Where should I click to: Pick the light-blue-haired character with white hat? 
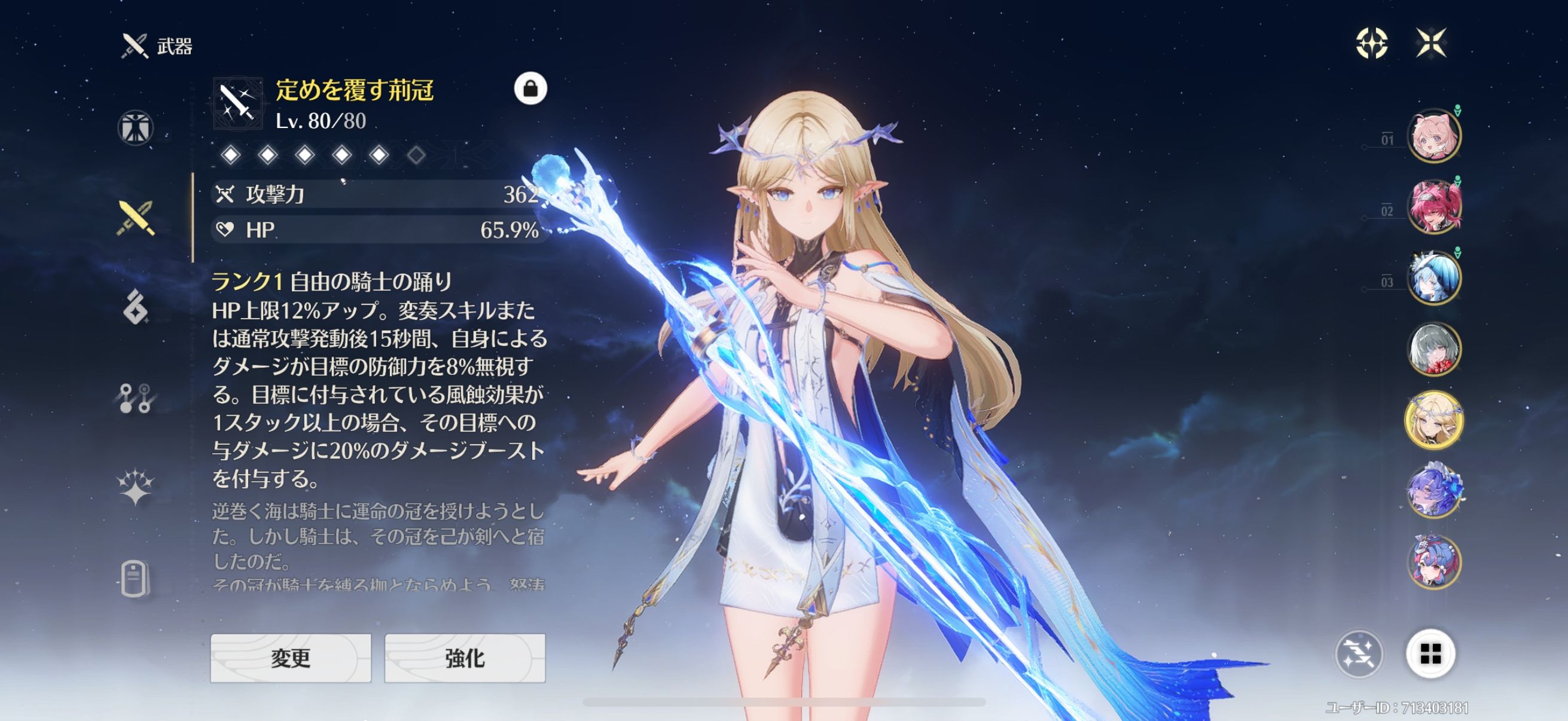[1434, 278]
